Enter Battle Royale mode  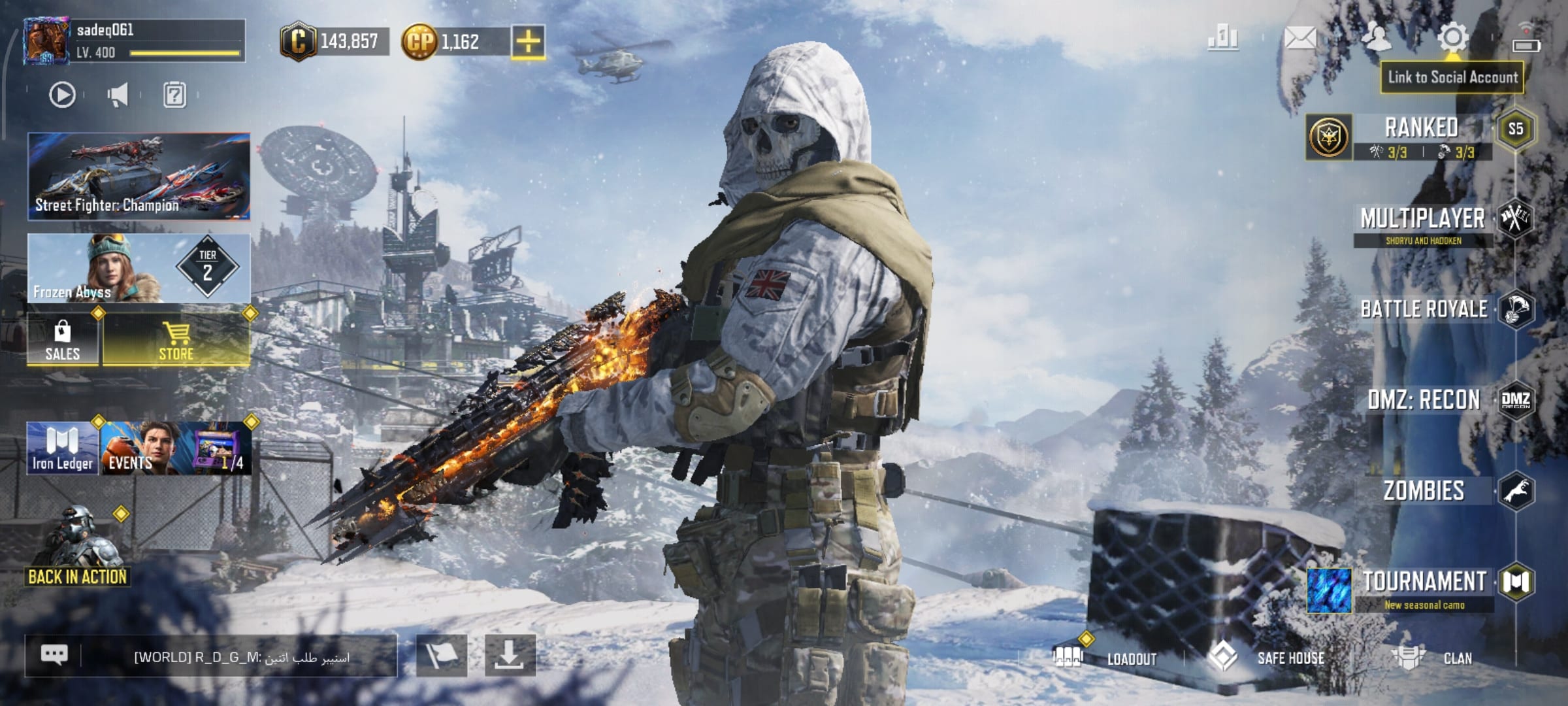click(1424, 310)
